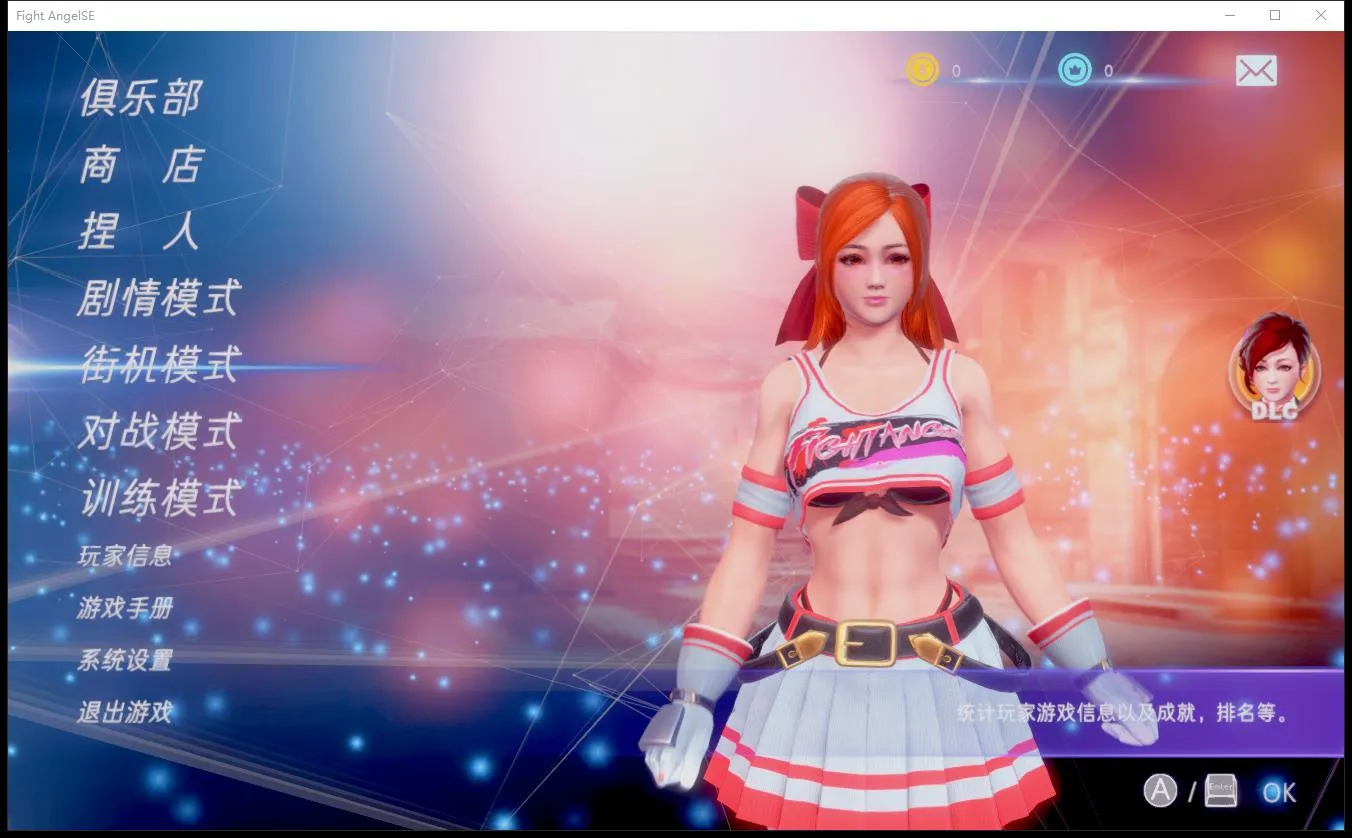Image resolution: width=1352 pixels, height=838 pixels.
Task: Enter 剧情模式 story mode
Action: click(157, 298)
